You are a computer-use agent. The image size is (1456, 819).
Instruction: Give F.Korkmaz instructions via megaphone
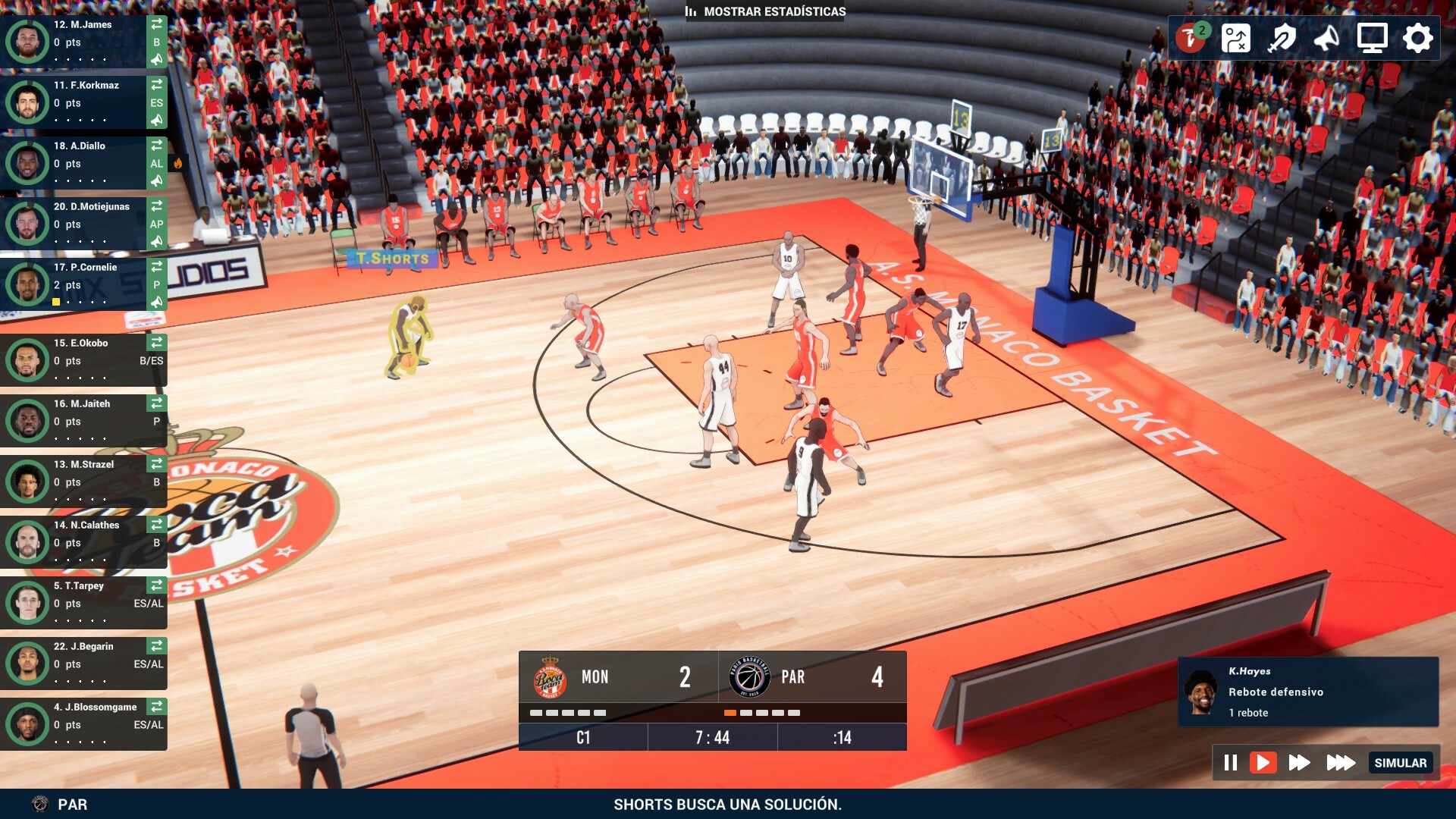pos(157,120)
